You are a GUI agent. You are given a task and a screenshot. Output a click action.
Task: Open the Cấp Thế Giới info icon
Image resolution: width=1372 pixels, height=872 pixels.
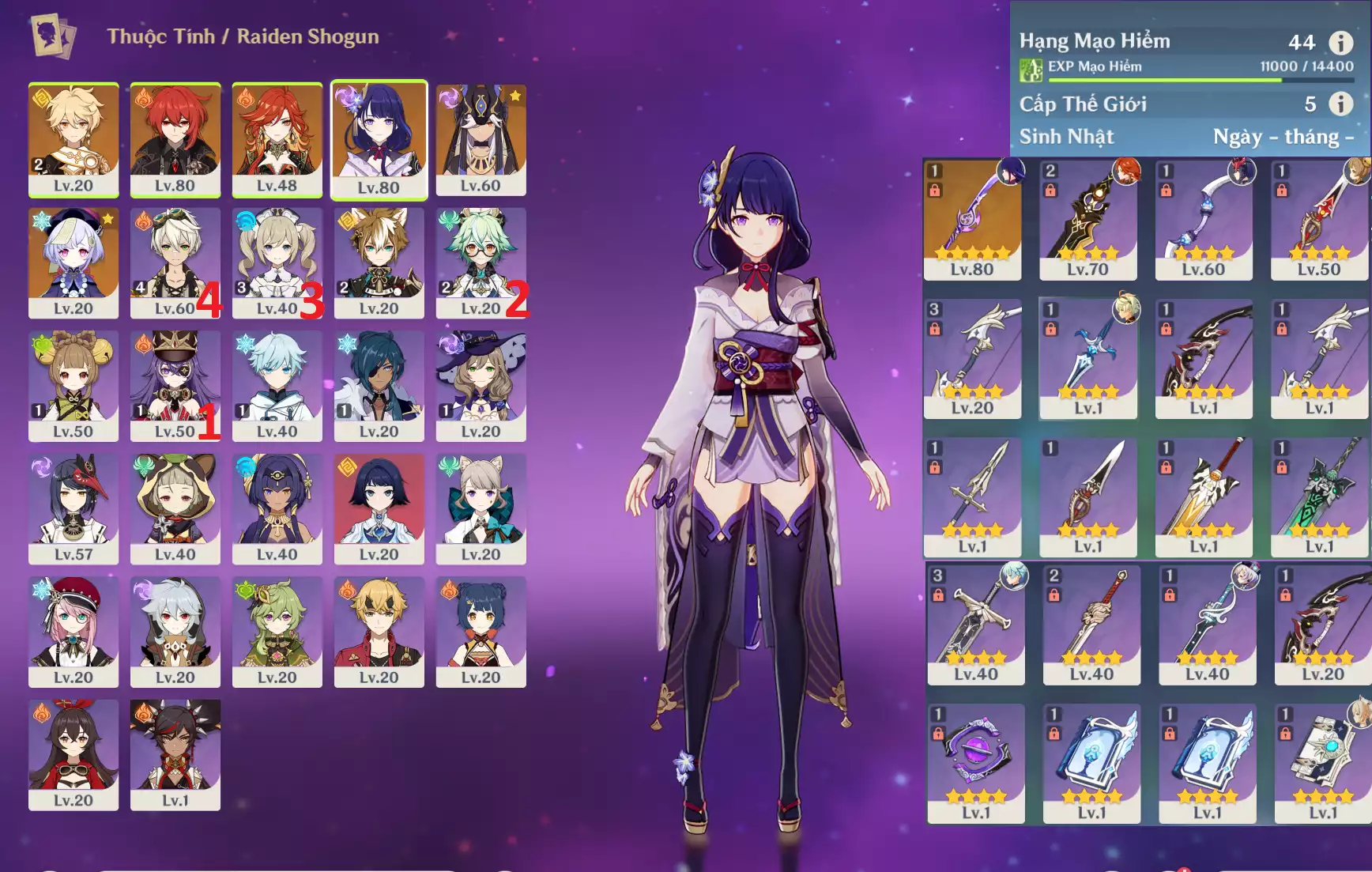pos(1340,104)
